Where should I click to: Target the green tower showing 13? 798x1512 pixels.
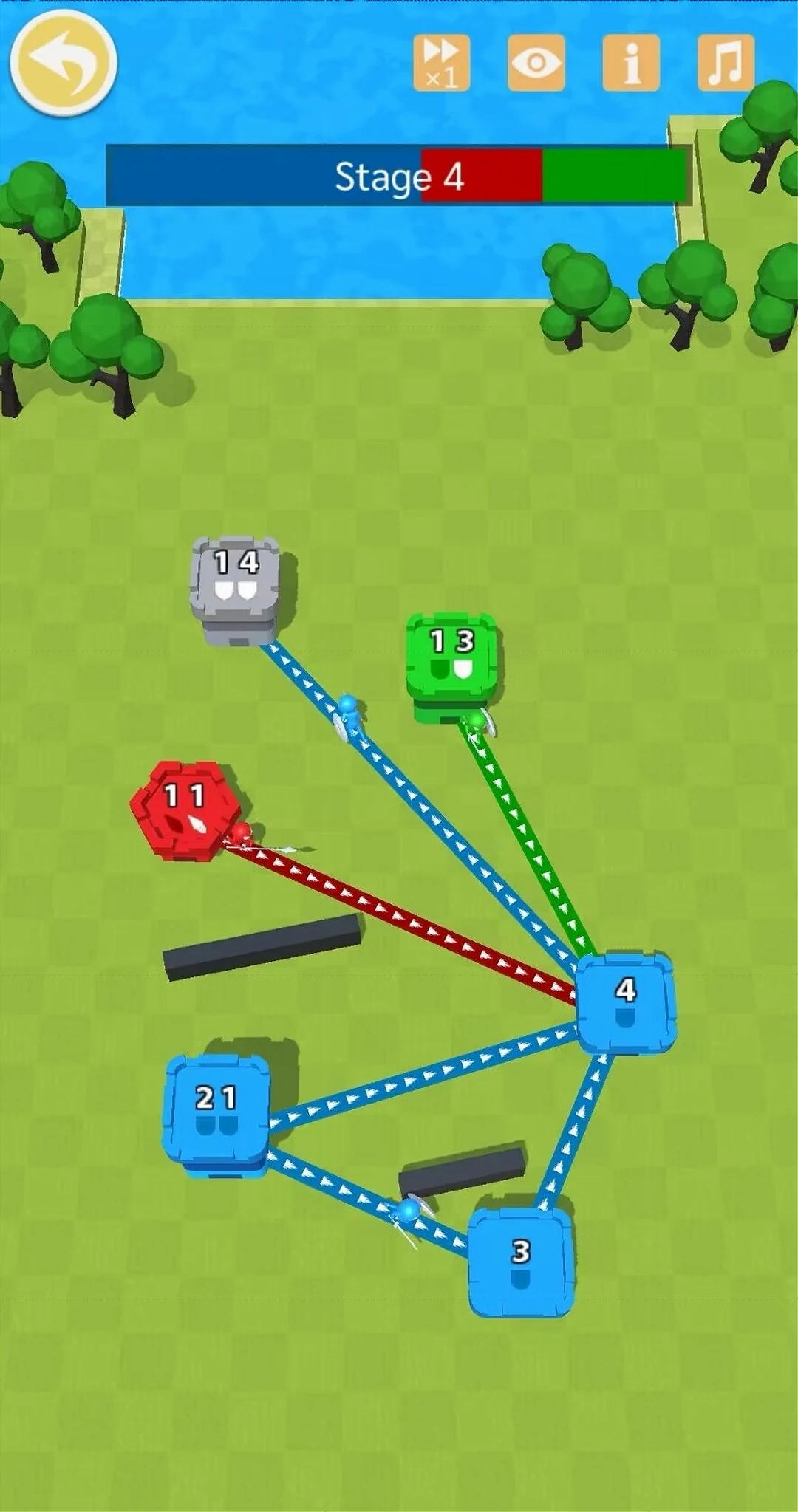[x=451, y=661]
